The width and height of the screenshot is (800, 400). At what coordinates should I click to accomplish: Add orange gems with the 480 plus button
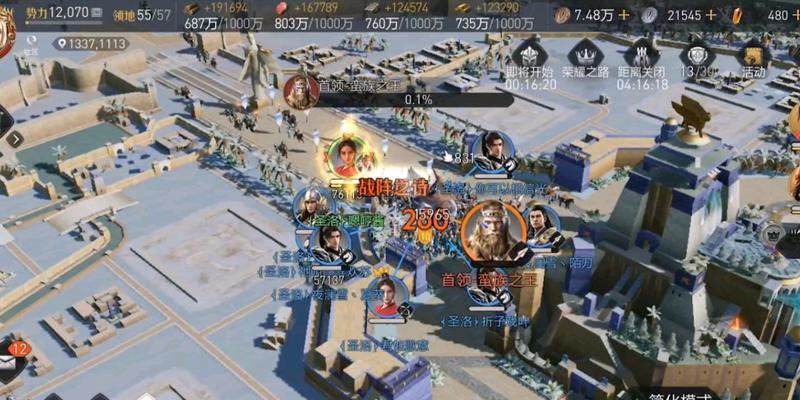(795, 15)
